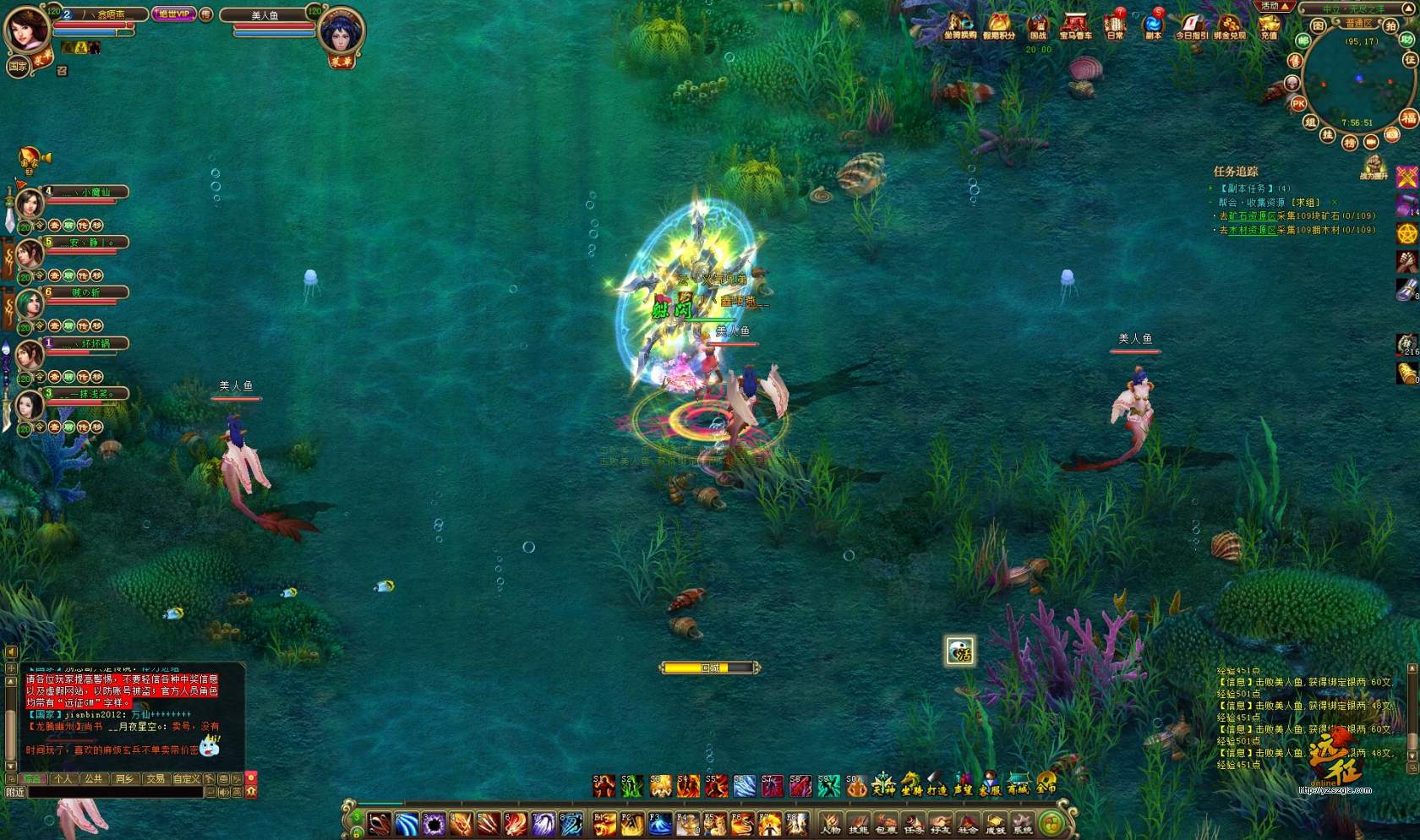Open the 人物 character panel
1420x840 pixels.
point(831,822)
